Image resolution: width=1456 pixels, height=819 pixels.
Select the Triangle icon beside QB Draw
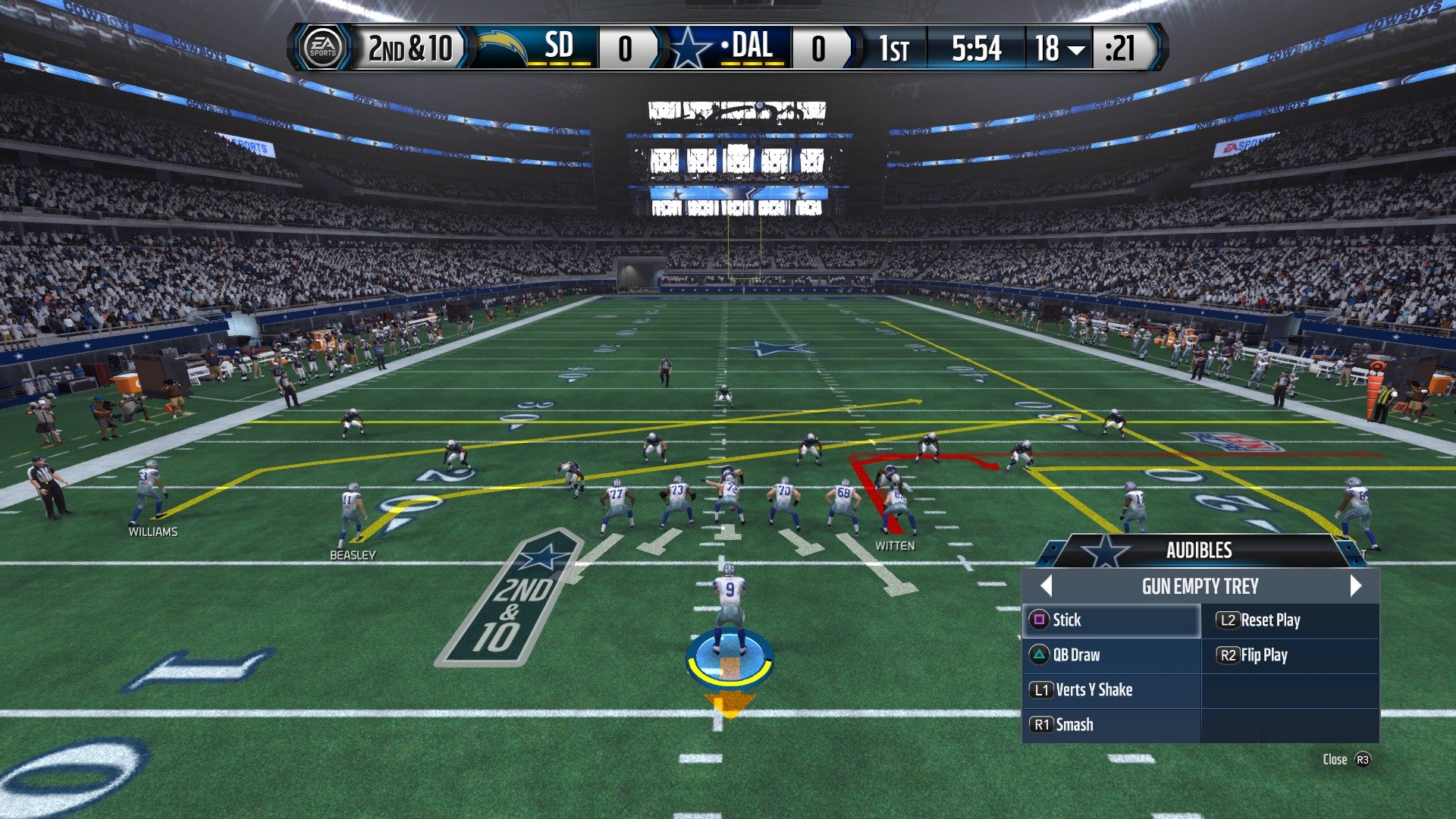click(1039, 655)
